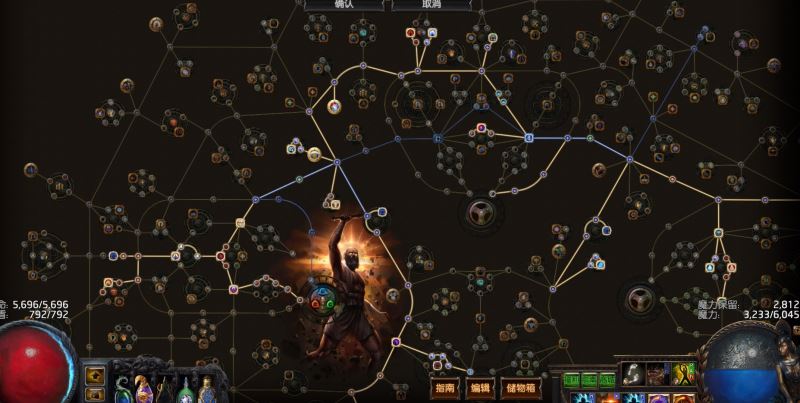
Task: Activate the white swirling figure skill icon
Action: pos(633,374)
